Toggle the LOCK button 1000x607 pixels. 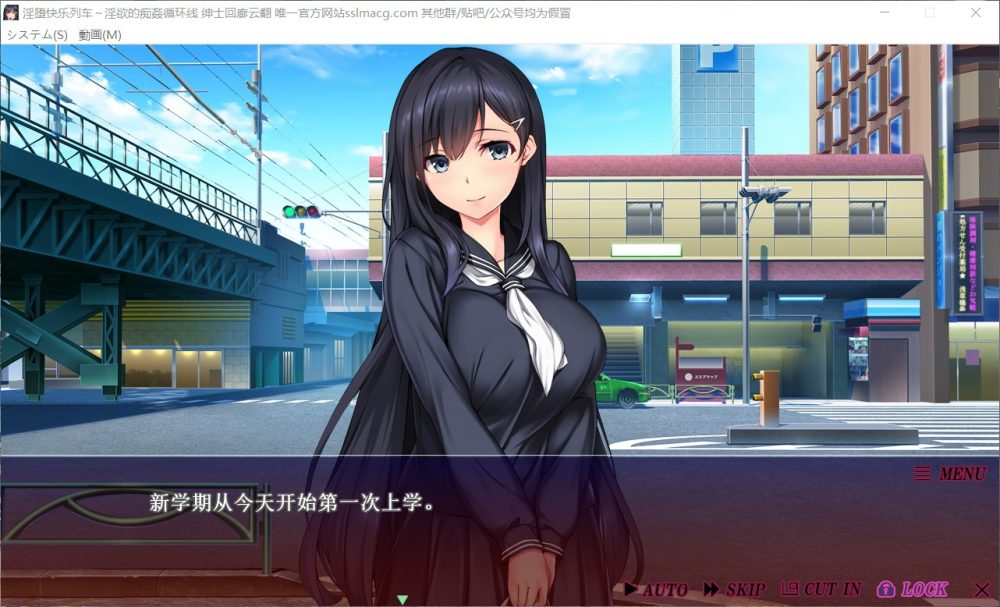click(x=912, y=589)
